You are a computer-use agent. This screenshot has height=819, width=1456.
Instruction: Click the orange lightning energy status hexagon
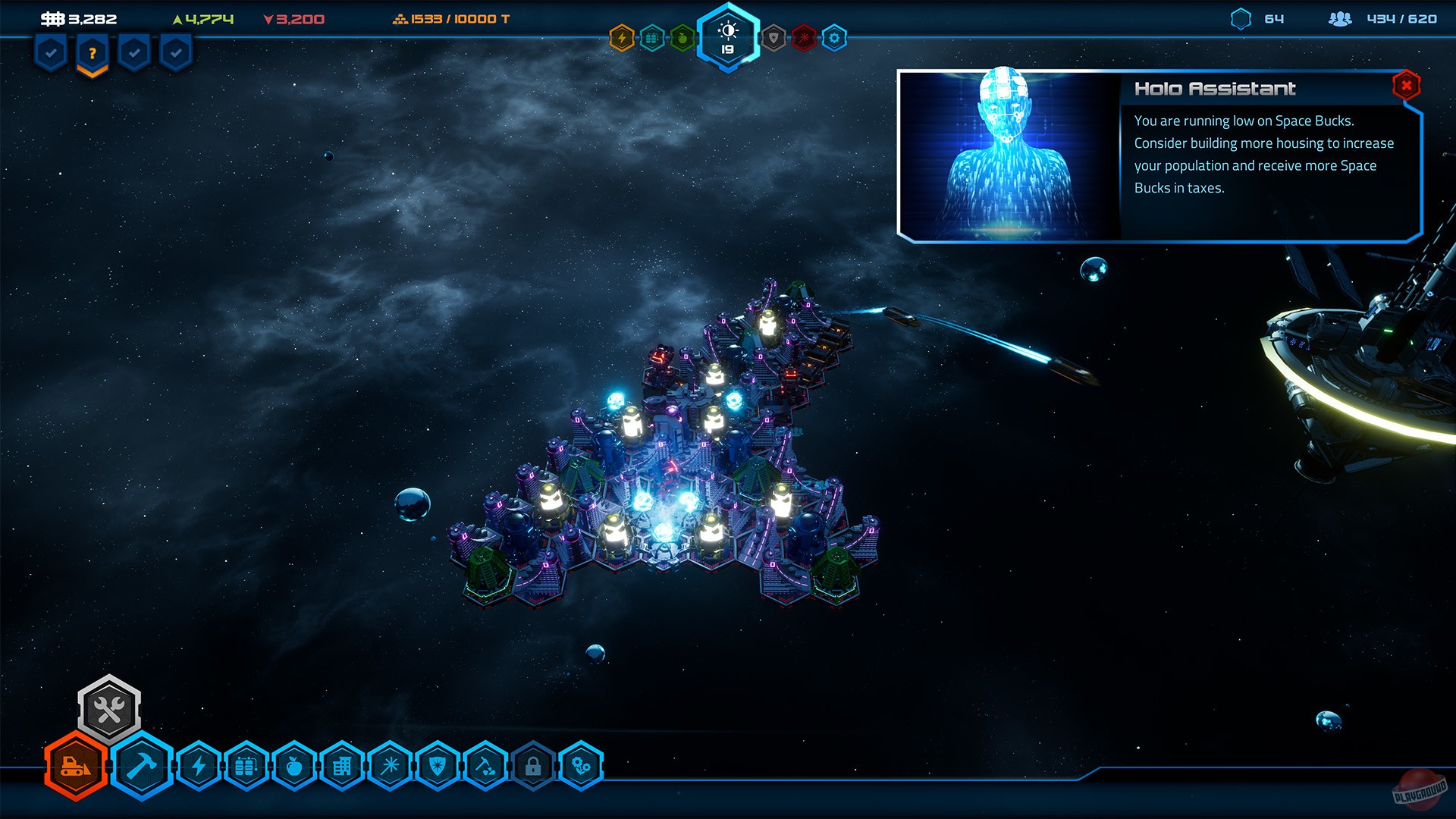coord(622,34)
